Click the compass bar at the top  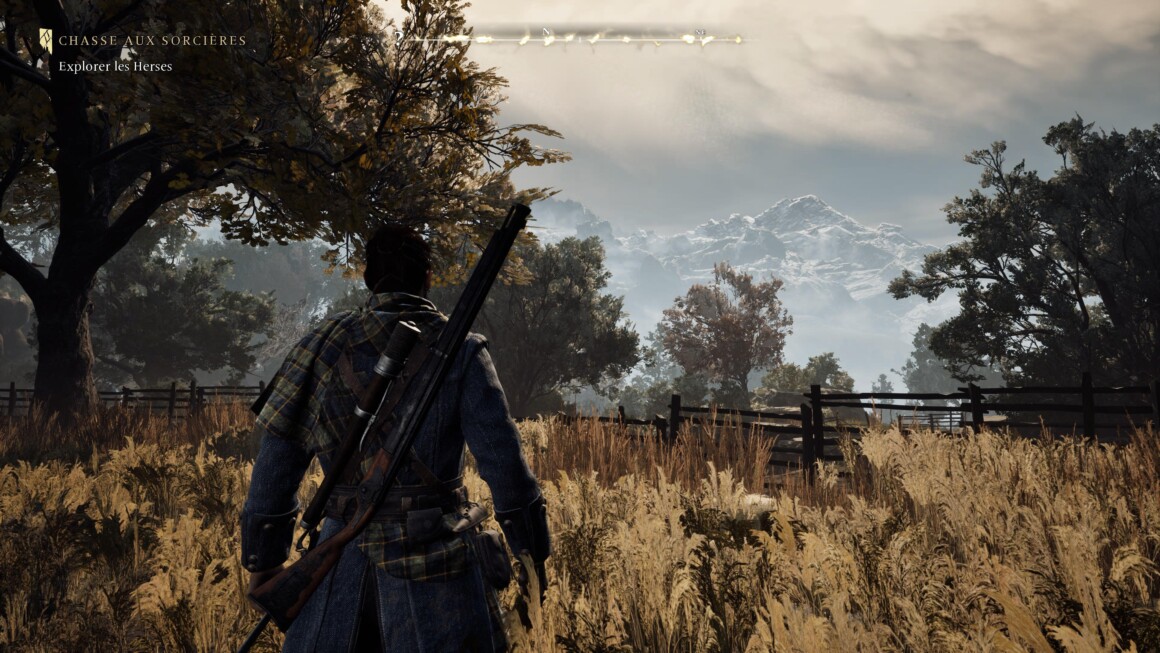click(570, 39)
